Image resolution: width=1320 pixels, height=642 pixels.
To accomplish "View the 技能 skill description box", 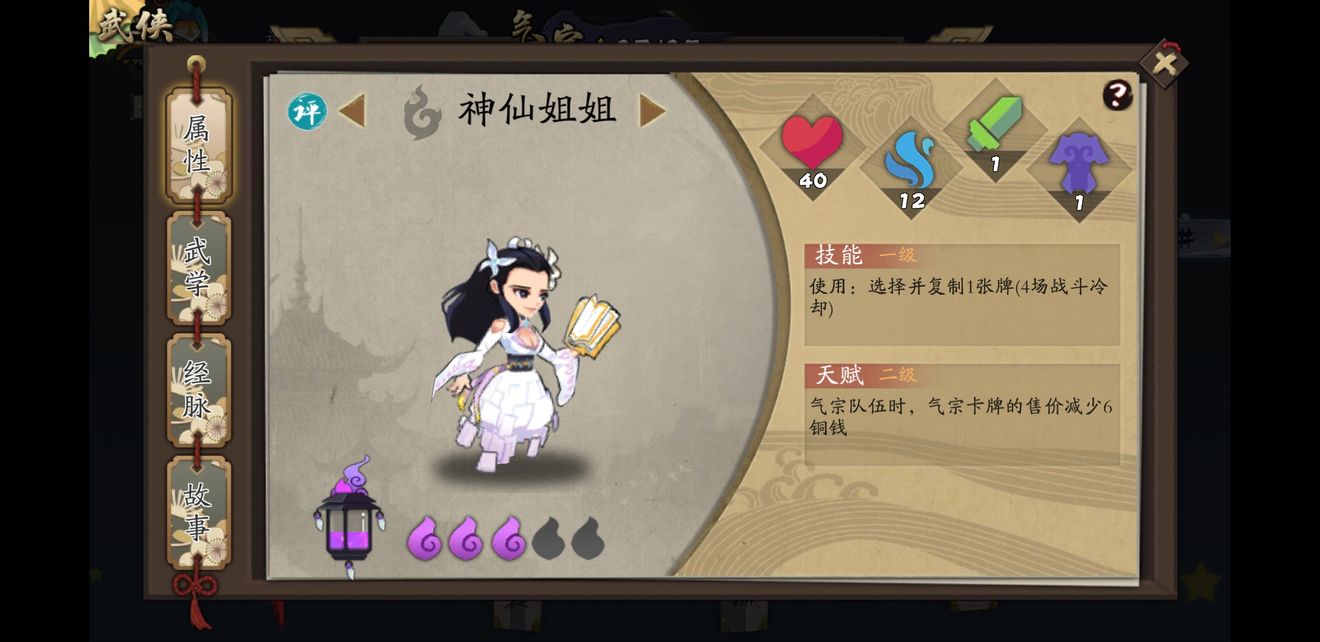I will tap(962, 295).
